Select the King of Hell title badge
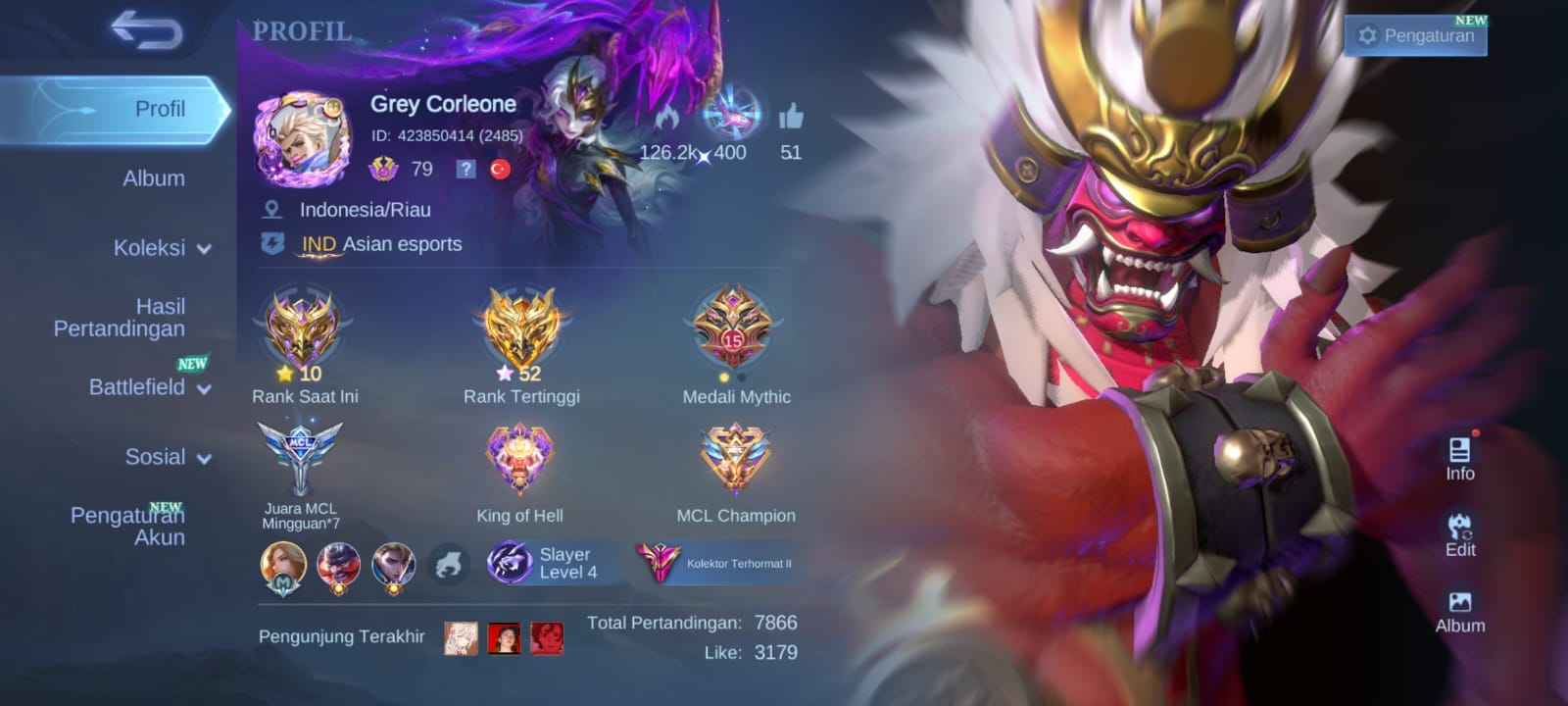The height and width of the screenshot is (706, 1568). point(519,461)
